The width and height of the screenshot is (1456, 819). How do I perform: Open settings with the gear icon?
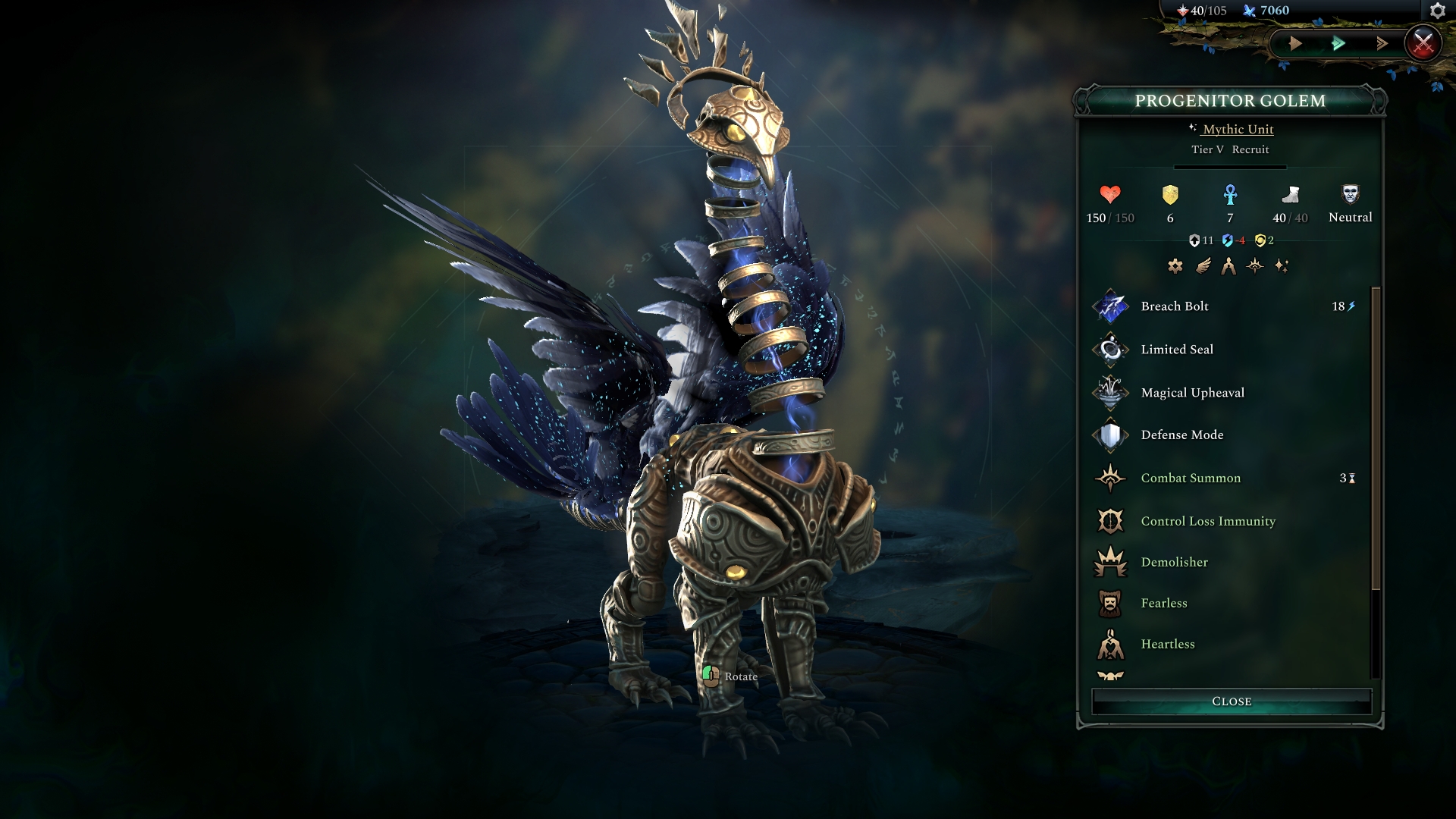[x=1437, y=11]
